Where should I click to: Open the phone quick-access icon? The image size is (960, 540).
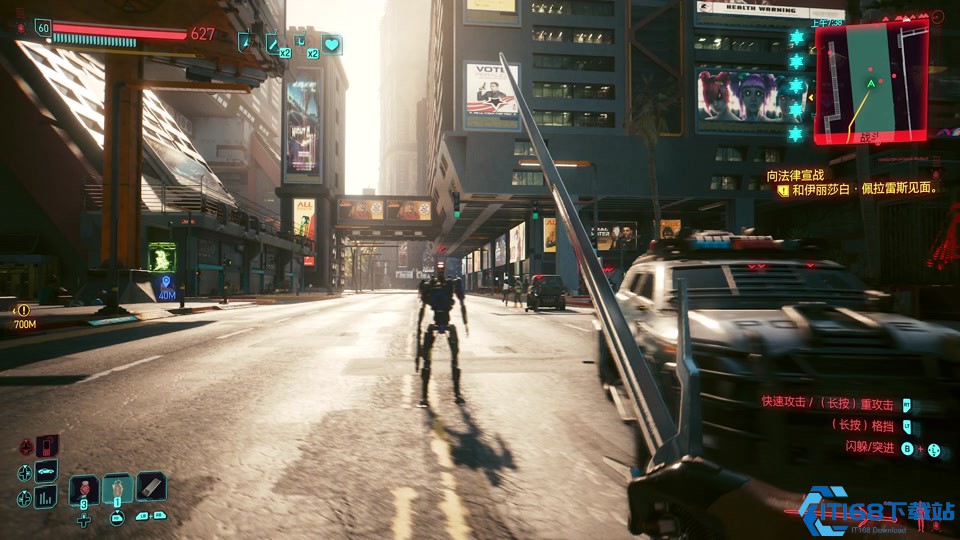click(47, 446)
